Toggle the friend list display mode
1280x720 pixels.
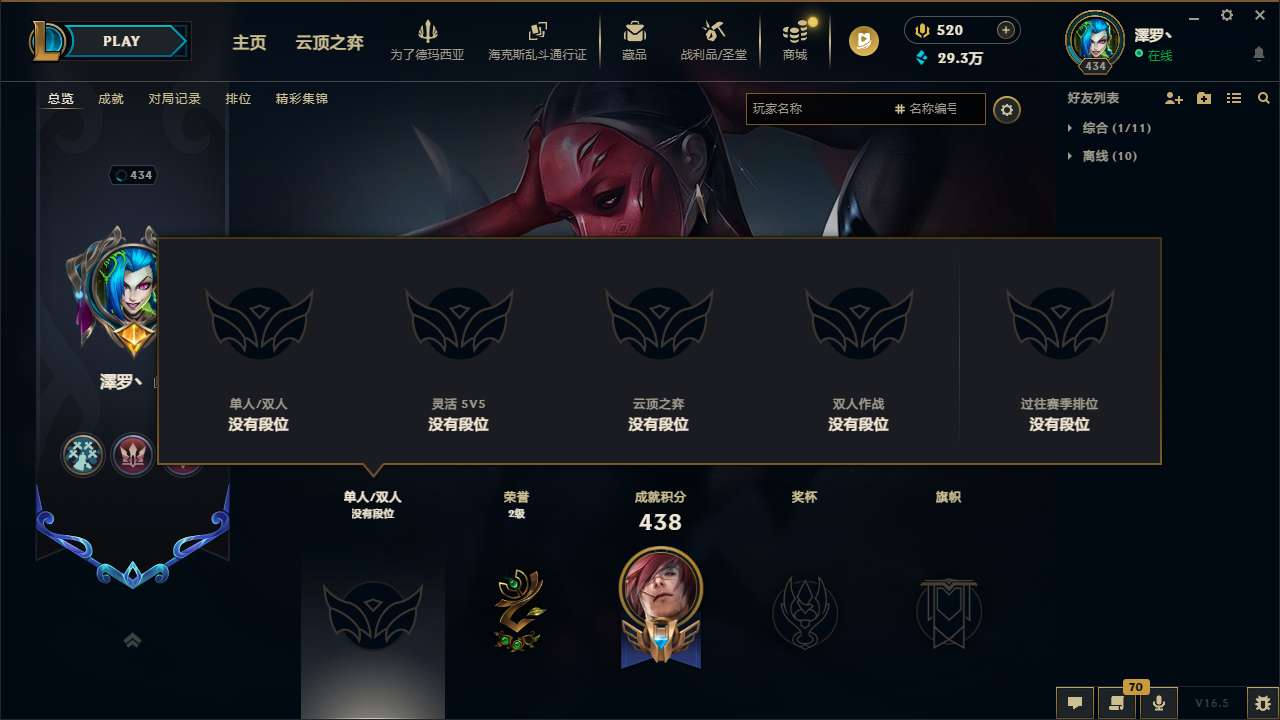coord(1233,98)
